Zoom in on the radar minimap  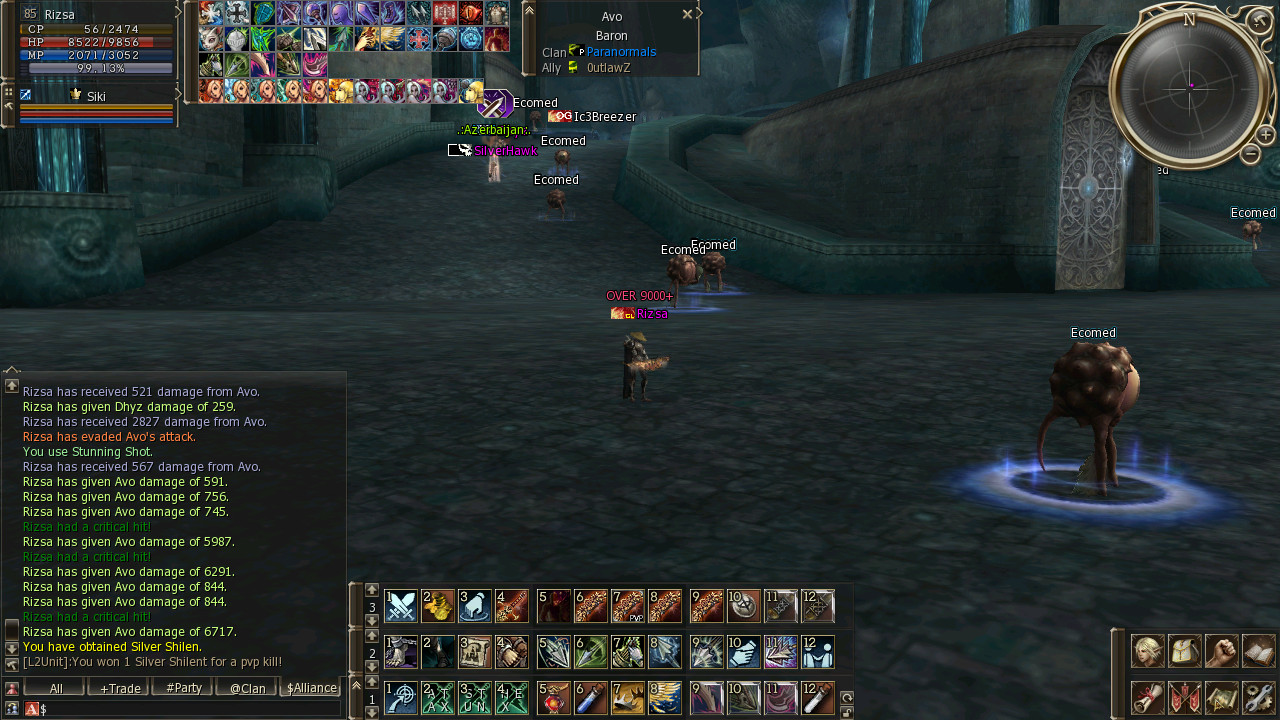click(x=1265, y=134)
